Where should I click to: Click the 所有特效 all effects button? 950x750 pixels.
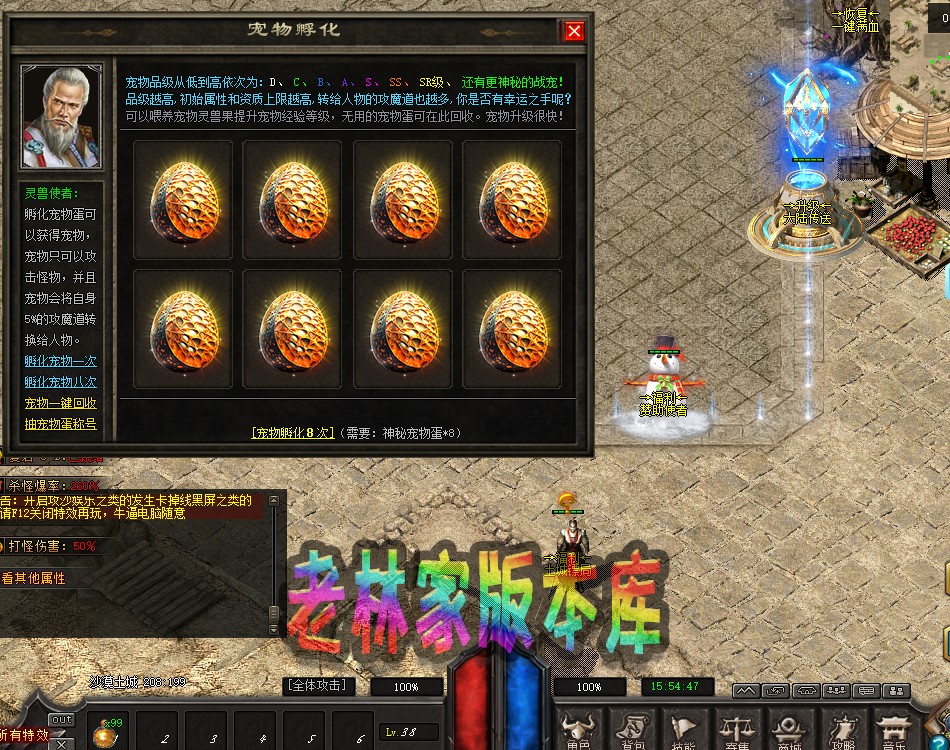click(x=24, y=735)
